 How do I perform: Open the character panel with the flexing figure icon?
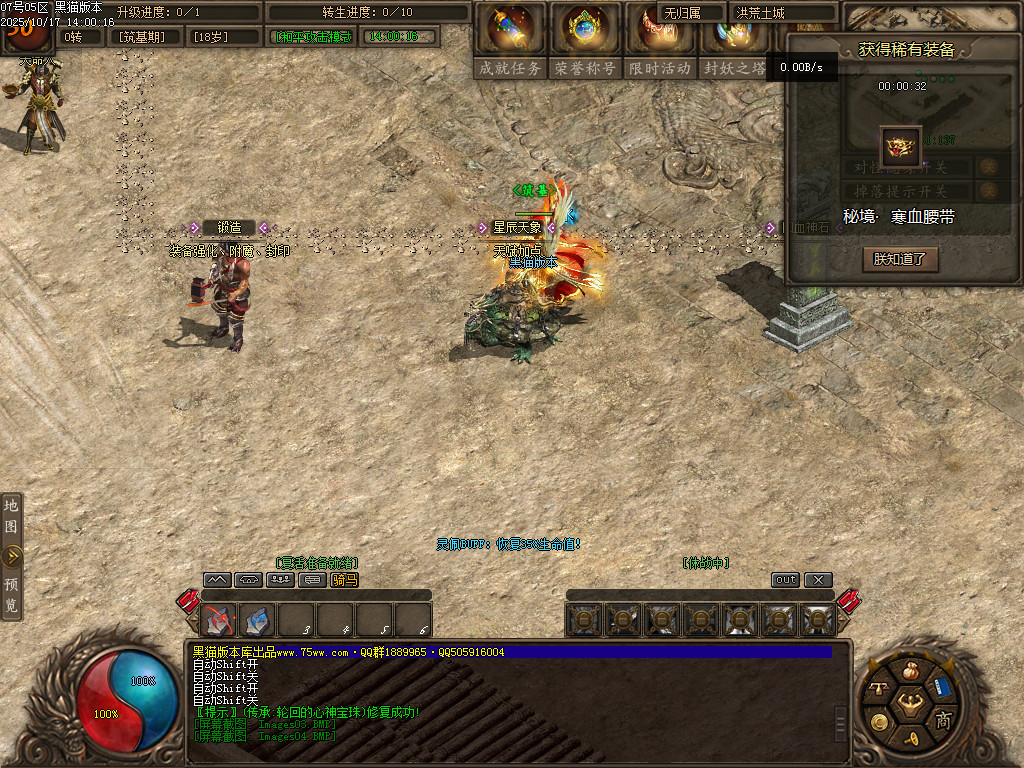909,701
